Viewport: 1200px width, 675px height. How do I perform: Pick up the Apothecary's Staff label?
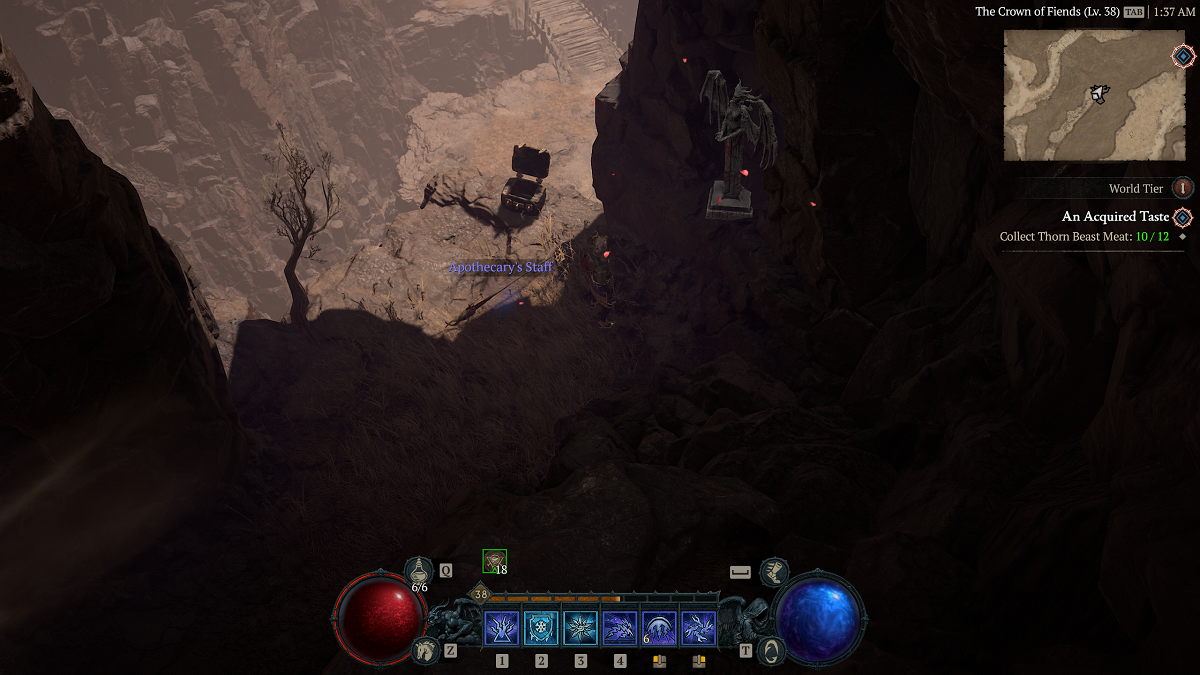pos(500,267)
